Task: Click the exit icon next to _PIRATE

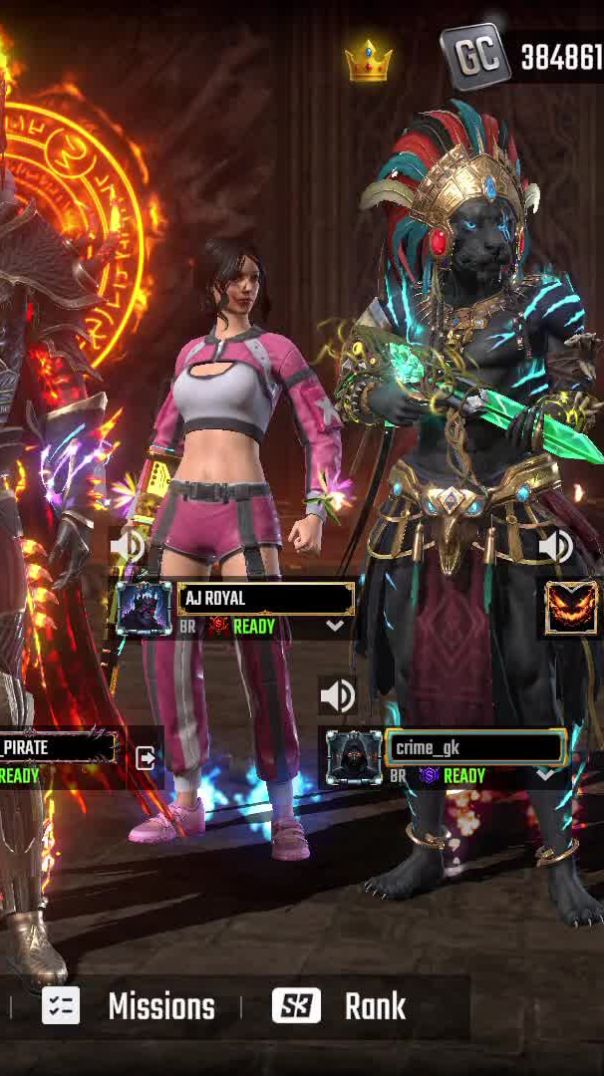Action: (x=146, y=757)
